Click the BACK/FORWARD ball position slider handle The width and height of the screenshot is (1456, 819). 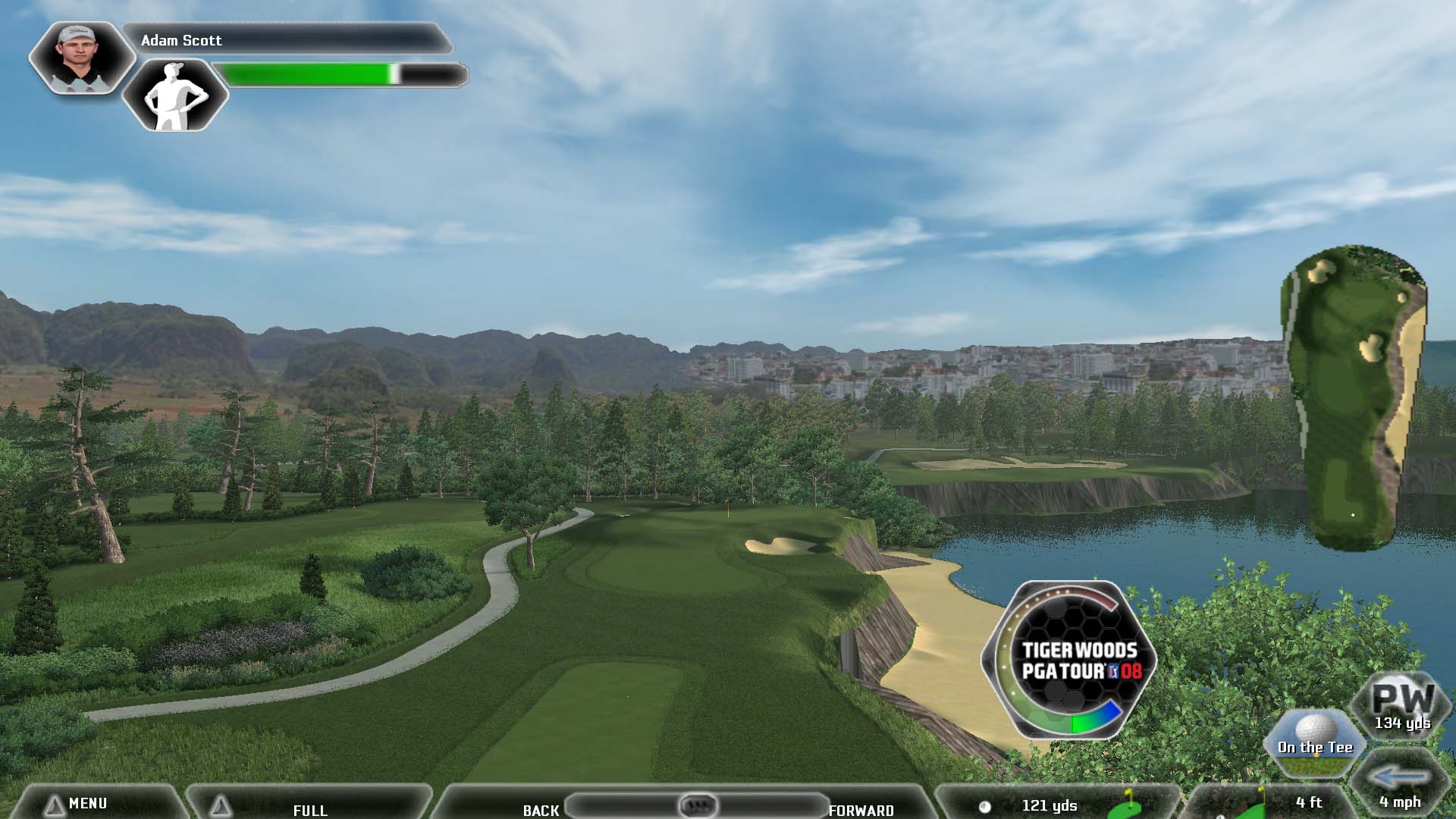(698, 805)
